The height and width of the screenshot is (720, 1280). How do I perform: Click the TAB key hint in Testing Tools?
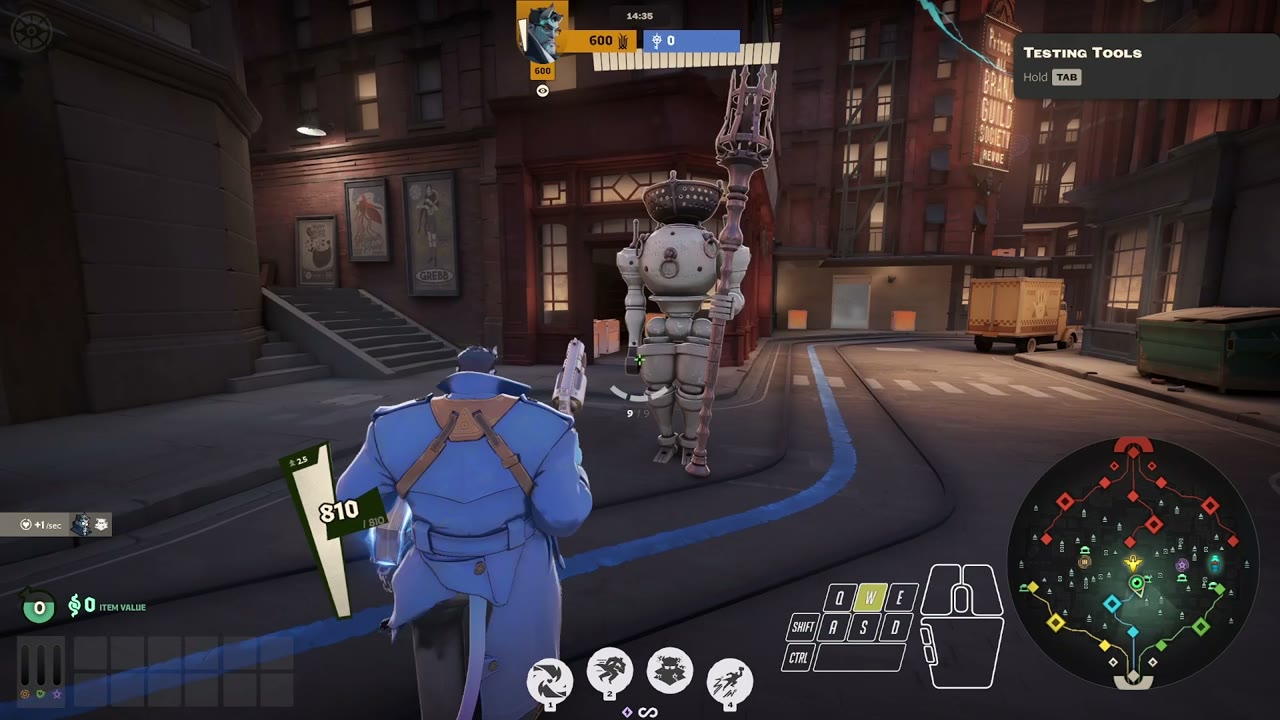(x=1066, y=77)
